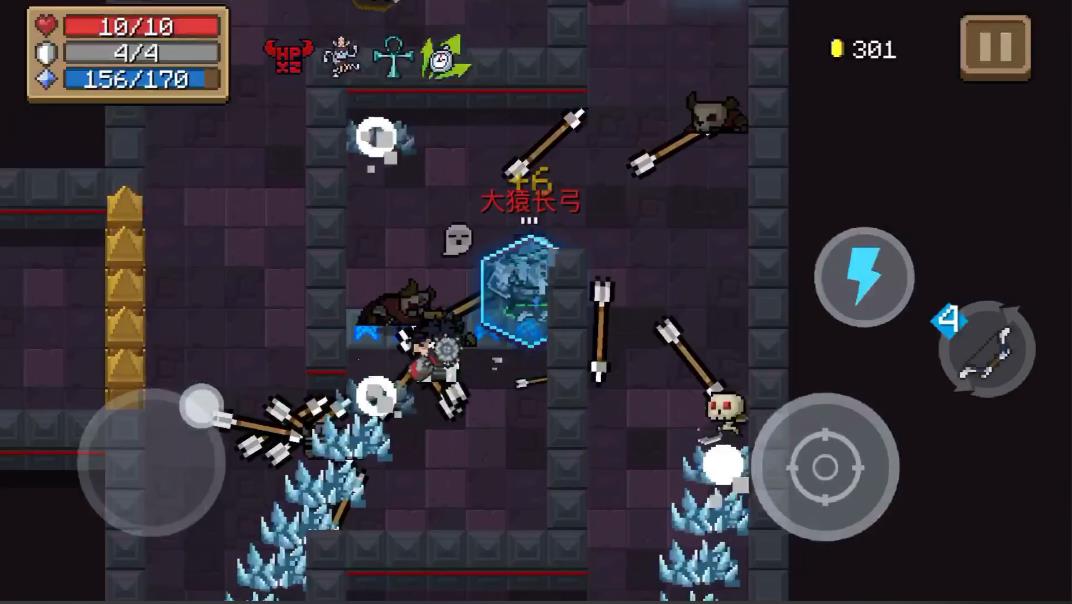Select the teal ankh buff icon
Viewport: 1072px width, 604px height.
click(392, 56)
